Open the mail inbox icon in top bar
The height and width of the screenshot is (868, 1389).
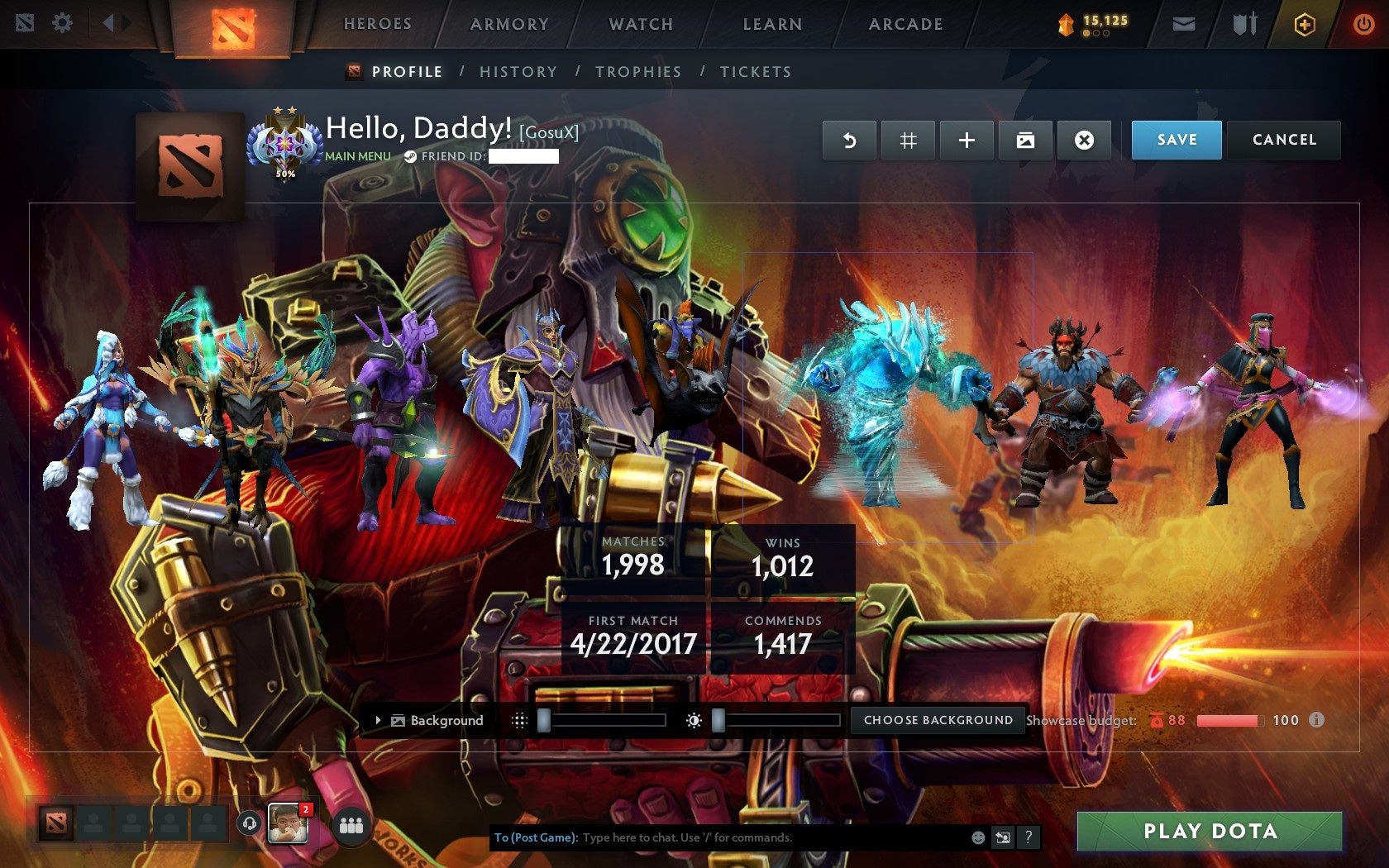tap(1186, 23)
